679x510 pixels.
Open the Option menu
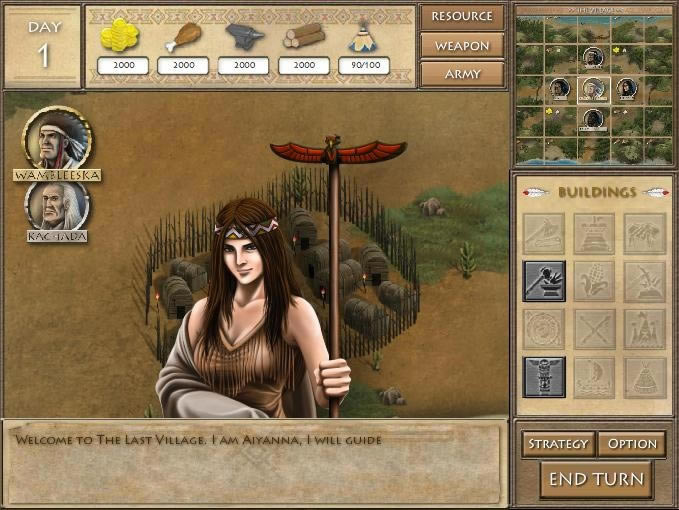(x=632, y=444)
